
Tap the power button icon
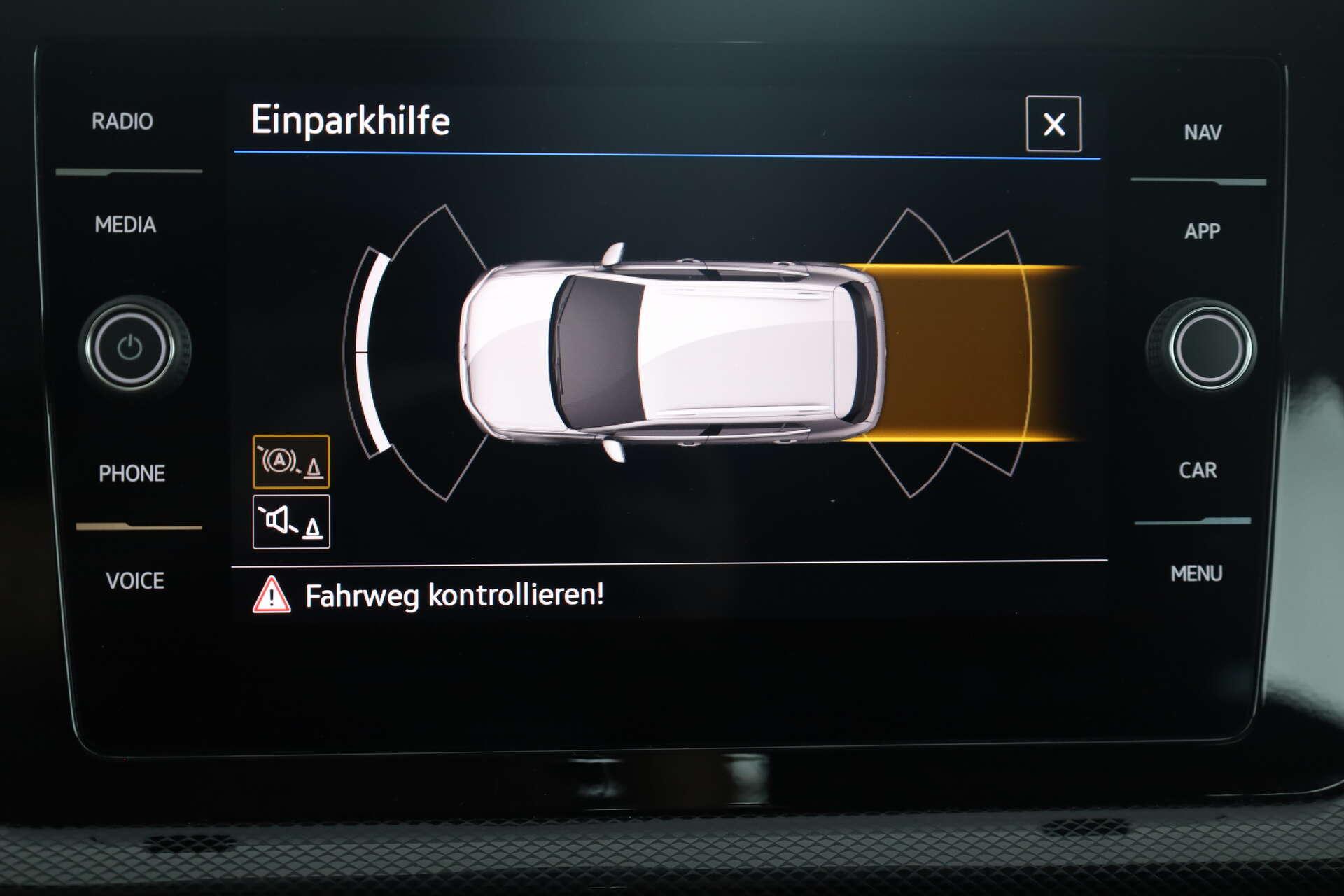[x=131, y=348]
